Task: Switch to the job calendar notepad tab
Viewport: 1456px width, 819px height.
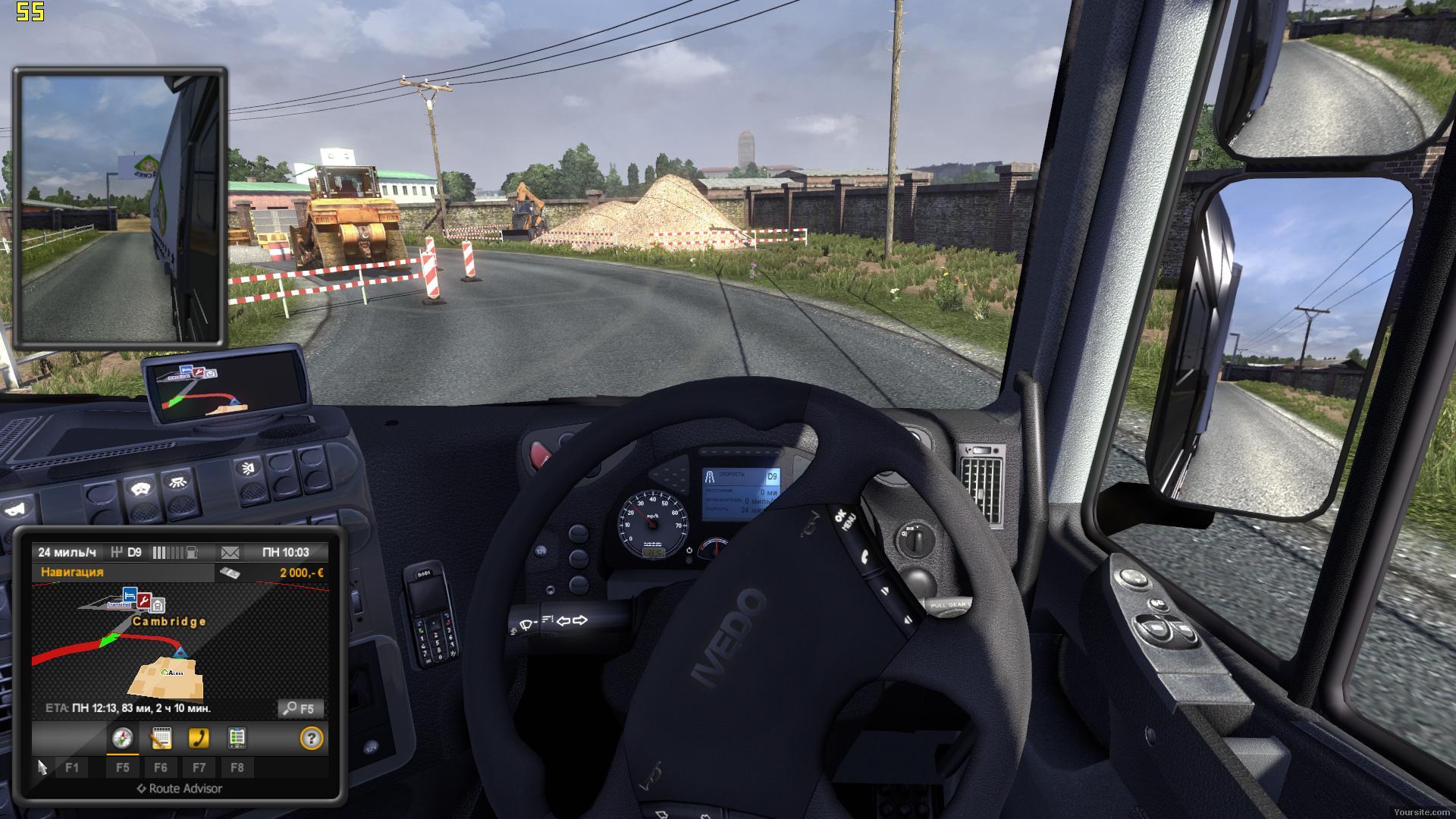Action: coord(161,738)
